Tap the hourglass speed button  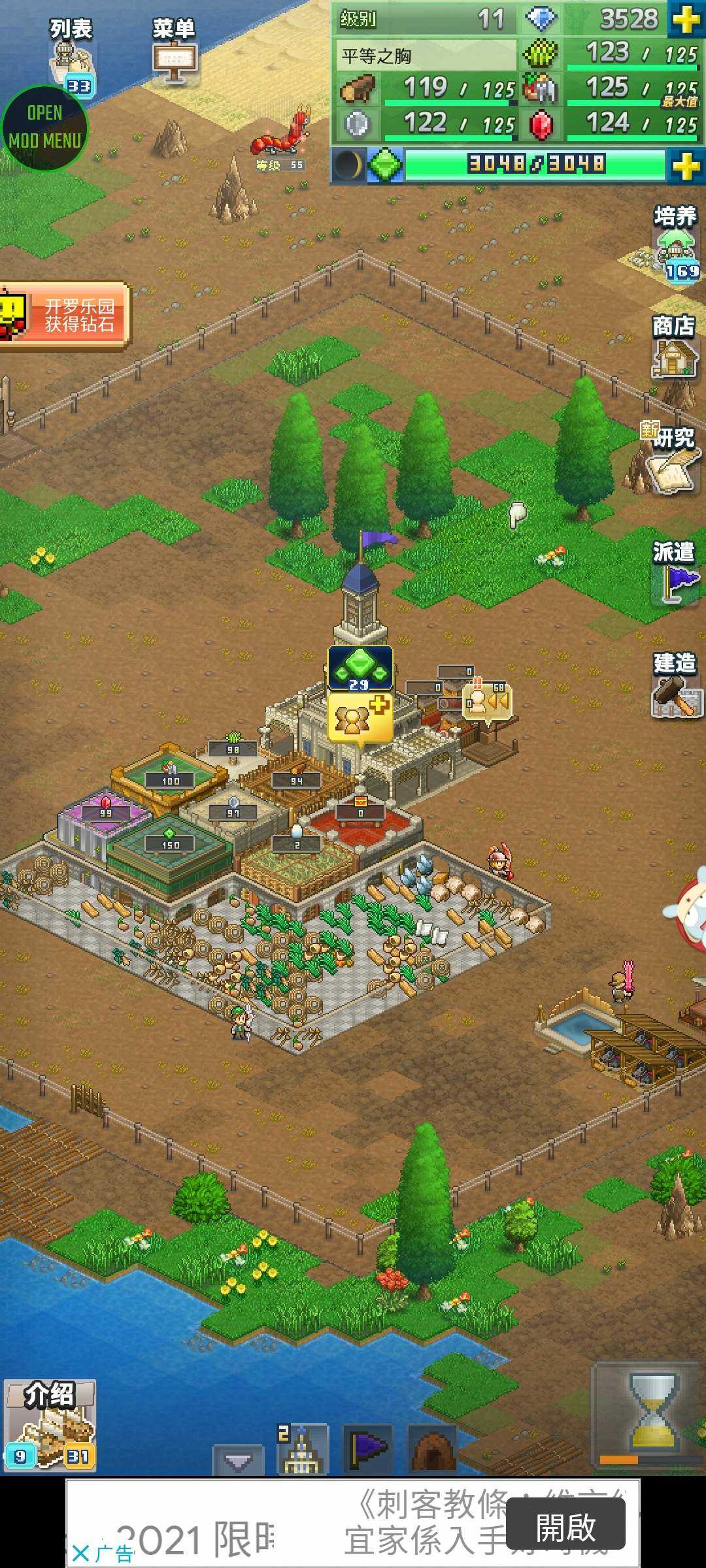(x=651, y=1413)
